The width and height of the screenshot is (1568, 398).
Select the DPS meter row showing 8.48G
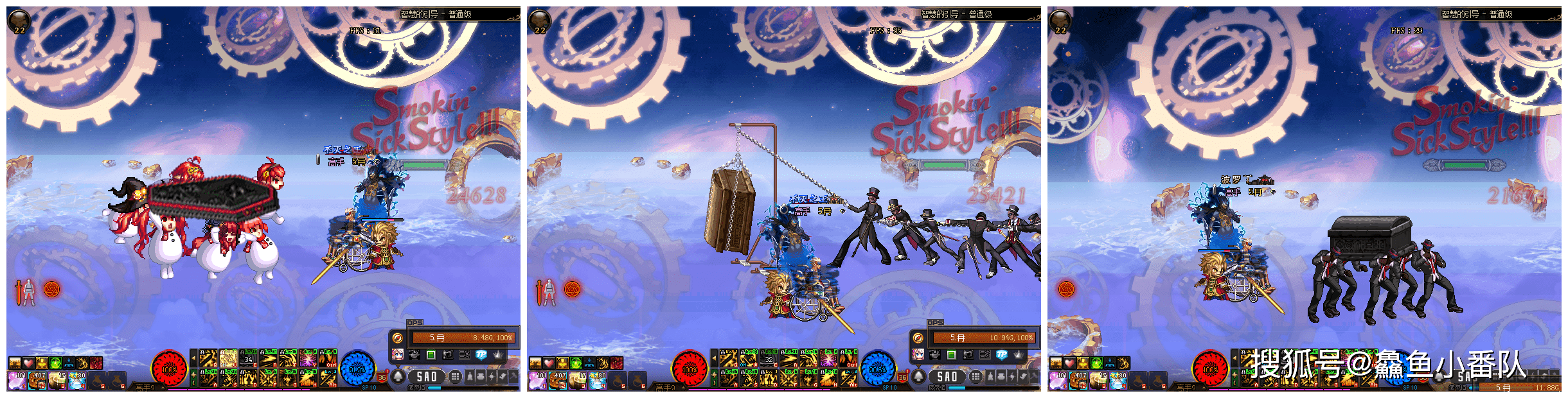[463, 338]
